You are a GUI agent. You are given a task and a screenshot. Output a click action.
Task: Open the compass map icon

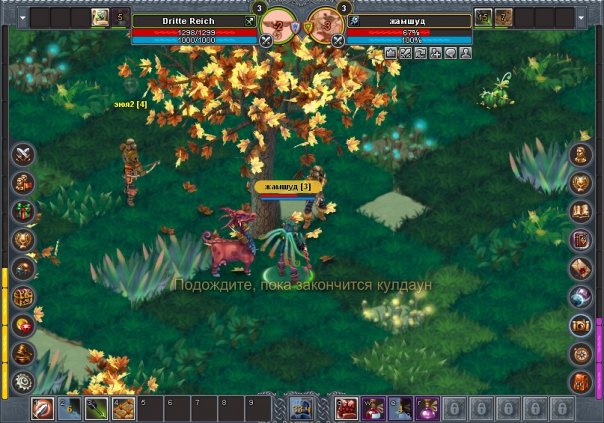pyautogui.click(x=582, y=353)
